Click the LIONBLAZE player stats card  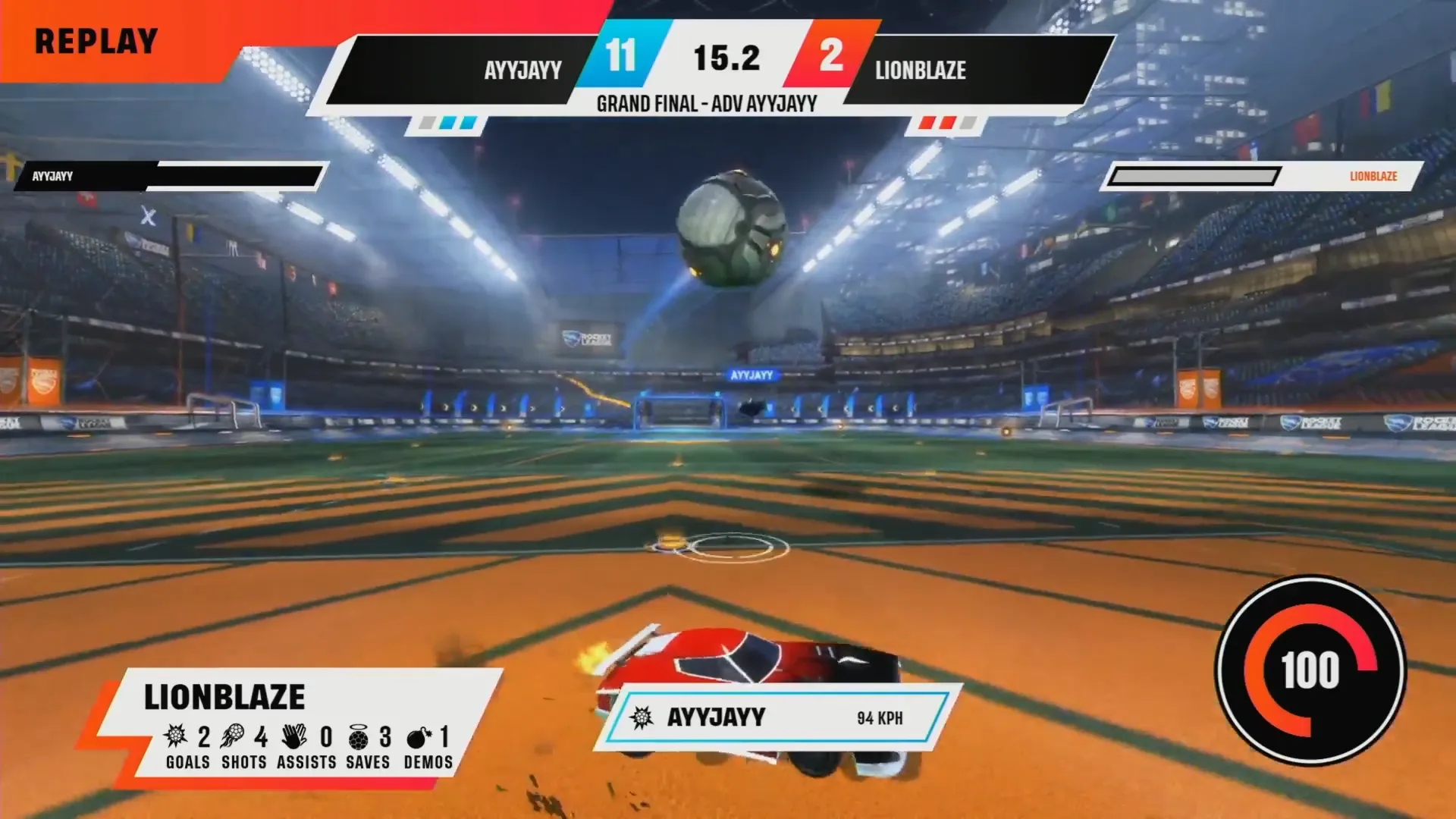point(296,728)
